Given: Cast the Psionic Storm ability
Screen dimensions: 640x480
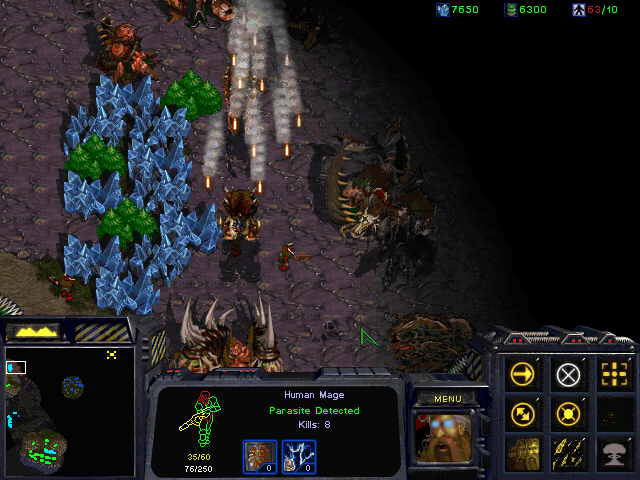Looking at the screenshot, I should click(568, 451).
